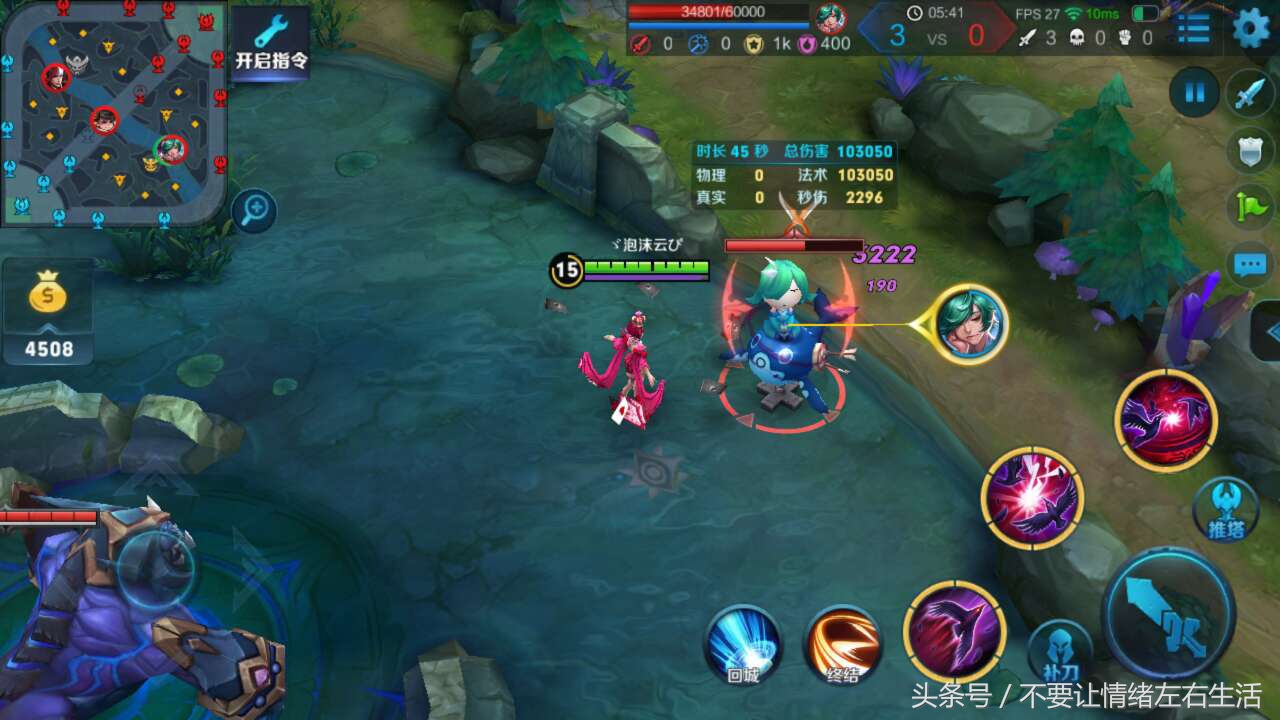Pause the game with the pause button
The width and height of the screenshot is (1280, 720).
tap(1194, 93)
